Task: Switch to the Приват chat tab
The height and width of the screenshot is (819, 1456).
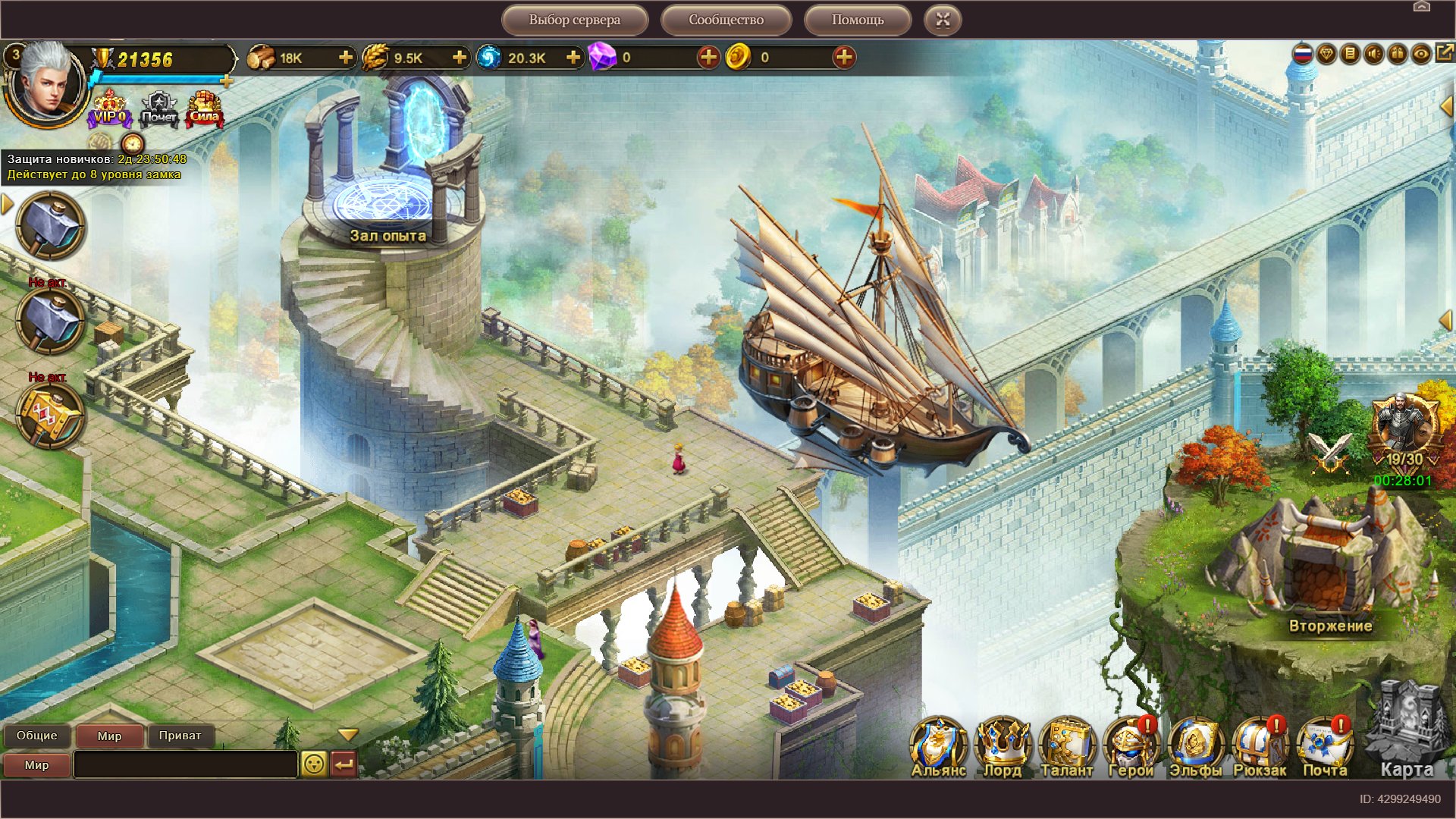Action: tap(180, 736)
